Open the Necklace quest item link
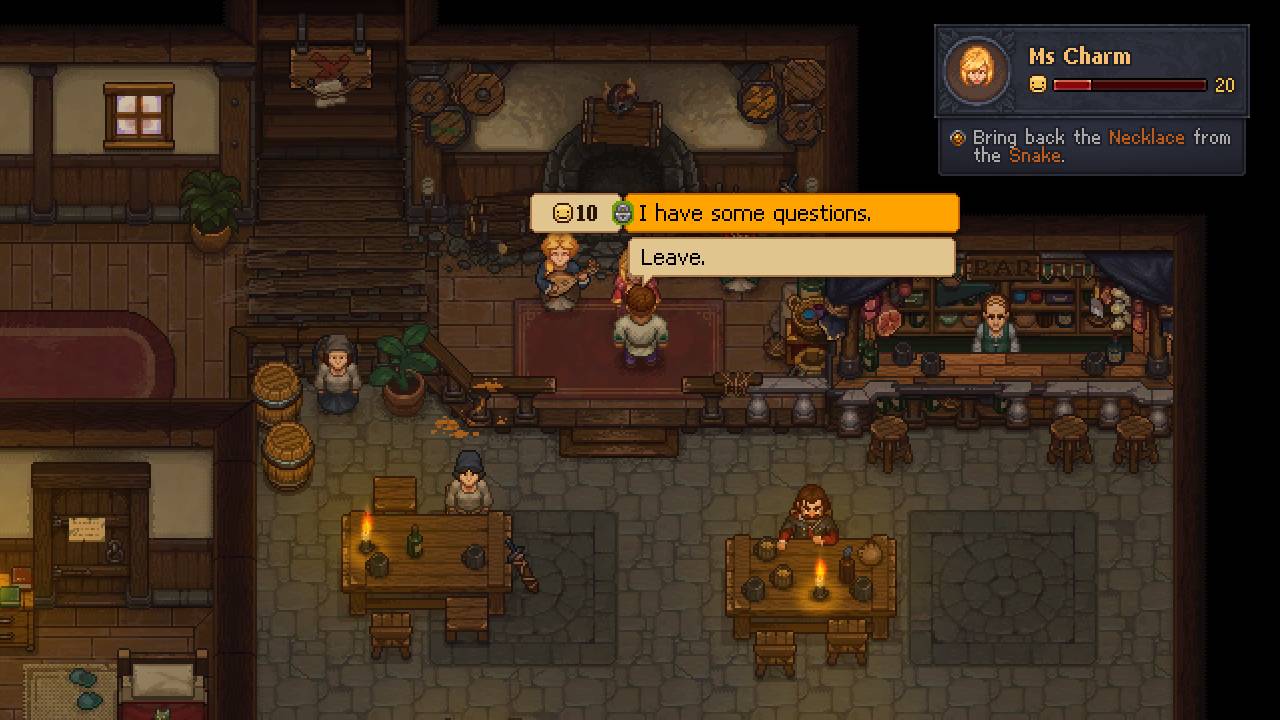The image size is (1280, 720). (x=1146, y=137)
